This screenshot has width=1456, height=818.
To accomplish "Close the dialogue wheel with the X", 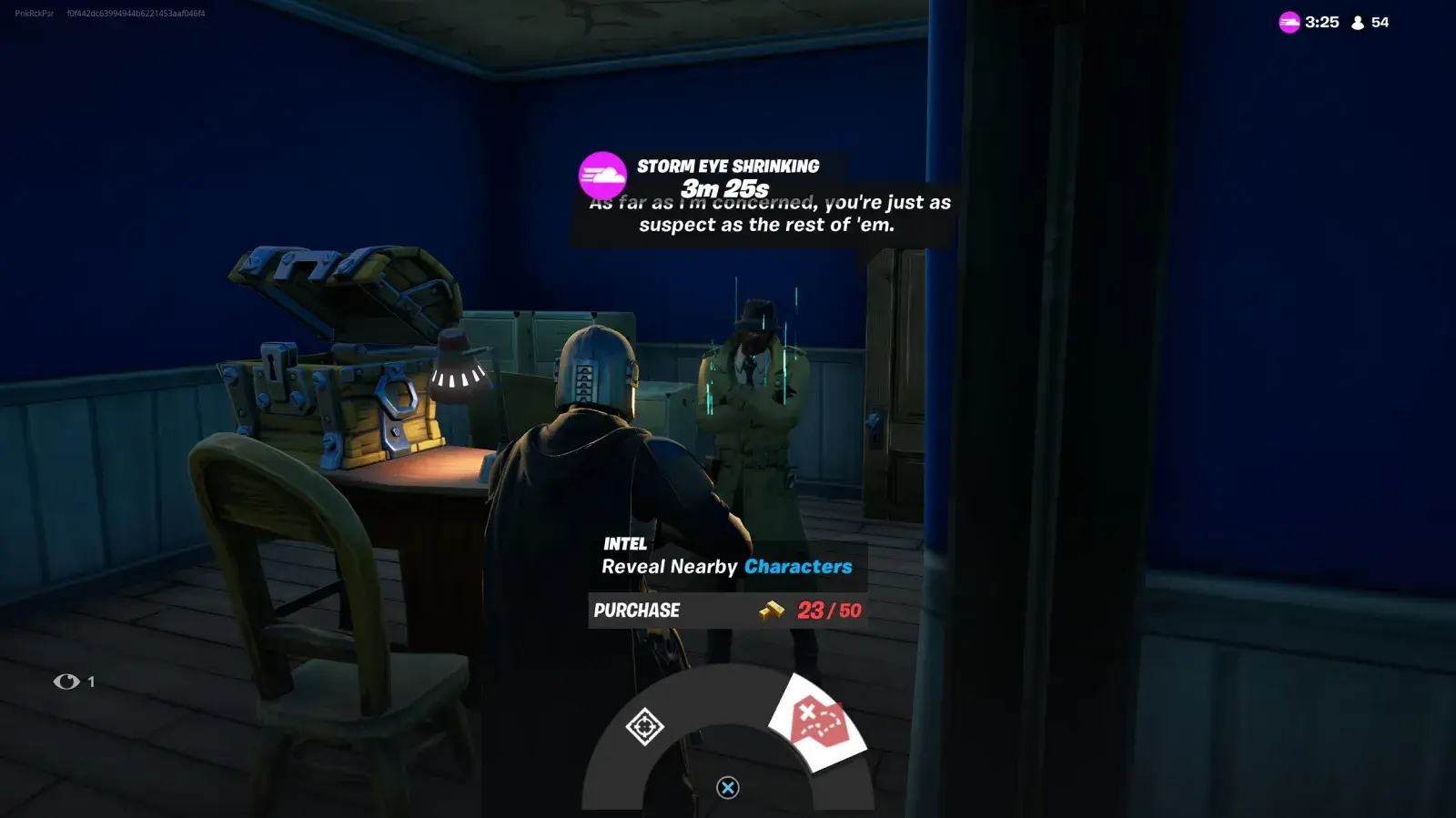I will click(x=727, y=788).
